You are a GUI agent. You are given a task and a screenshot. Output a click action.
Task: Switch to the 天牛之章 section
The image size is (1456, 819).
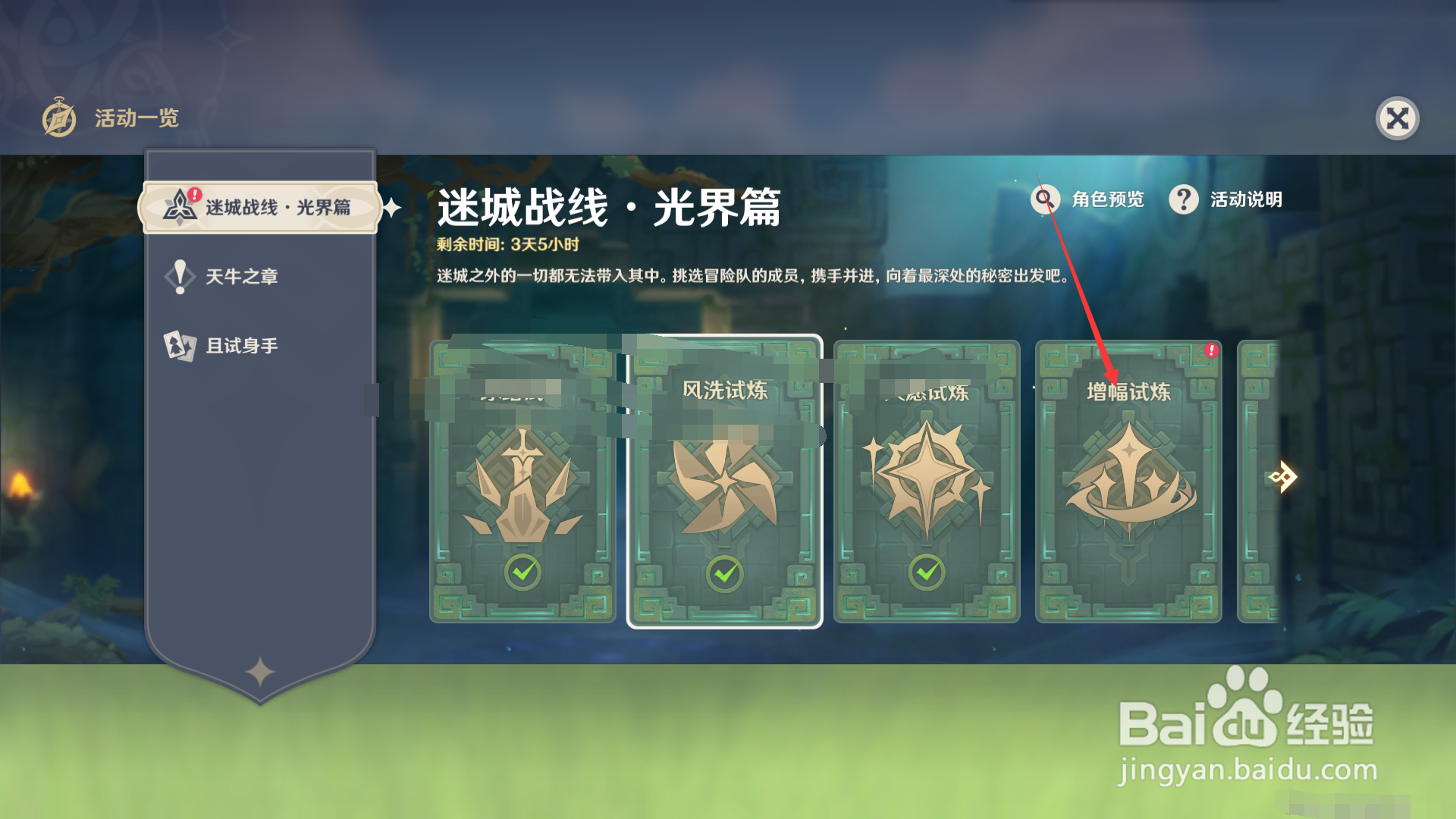point(243,276)
